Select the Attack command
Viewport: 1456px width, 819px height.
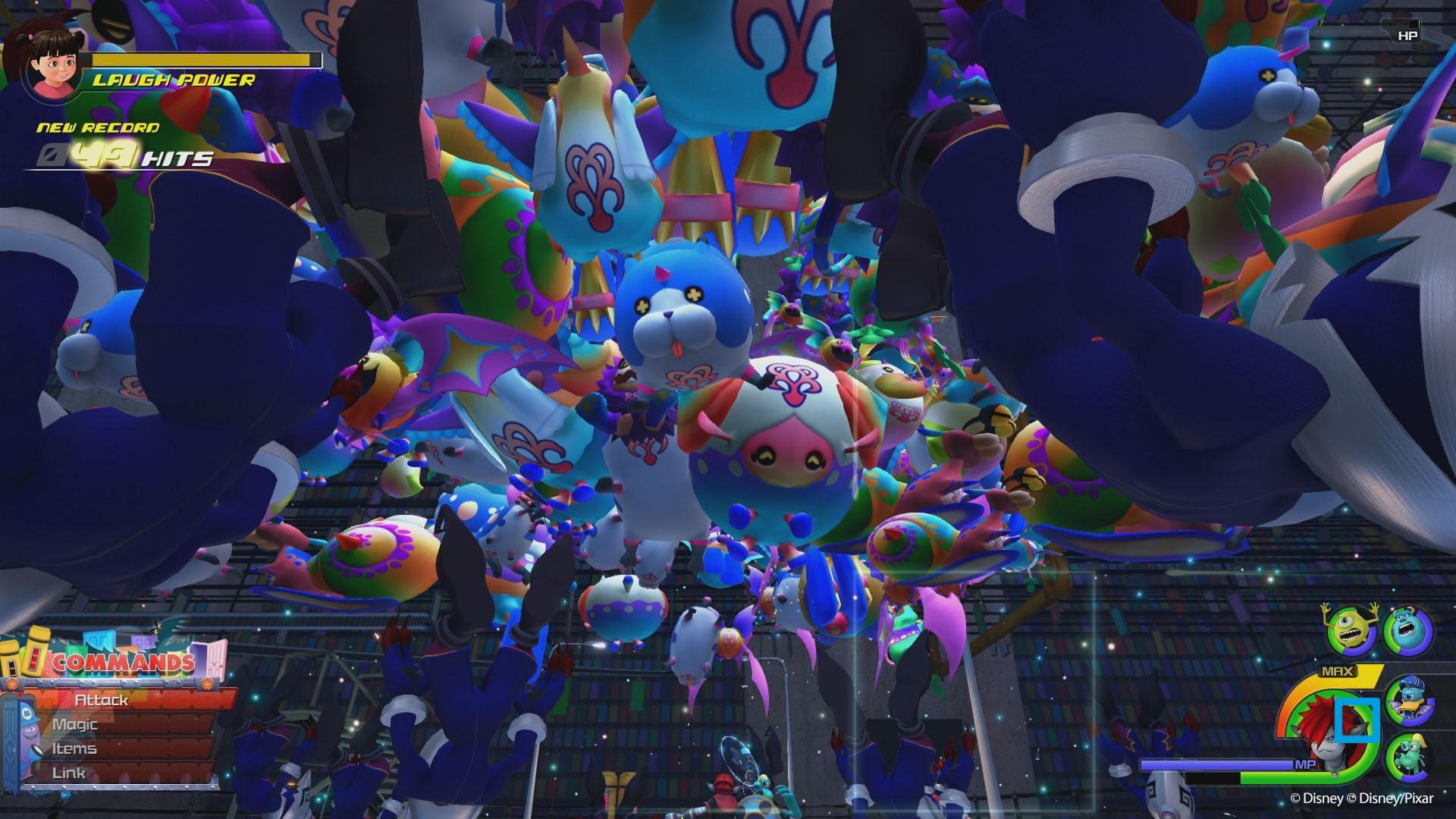click(x=102, y=701)
